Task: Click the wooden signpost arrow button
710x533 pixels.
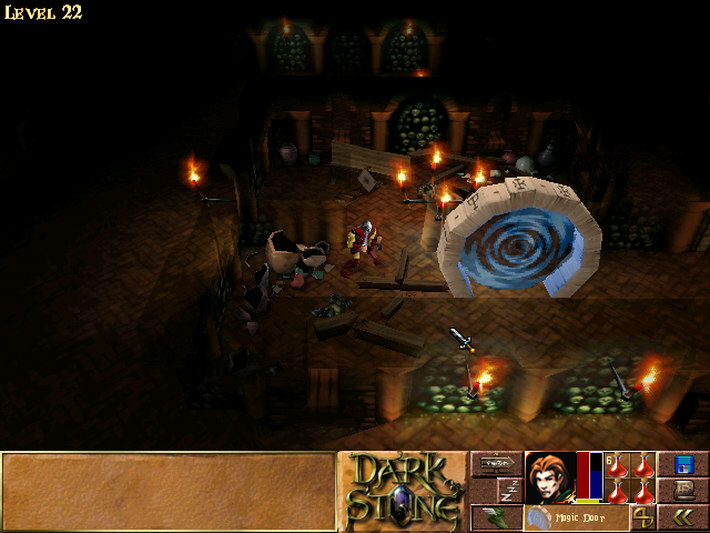Action: [498, 464]
